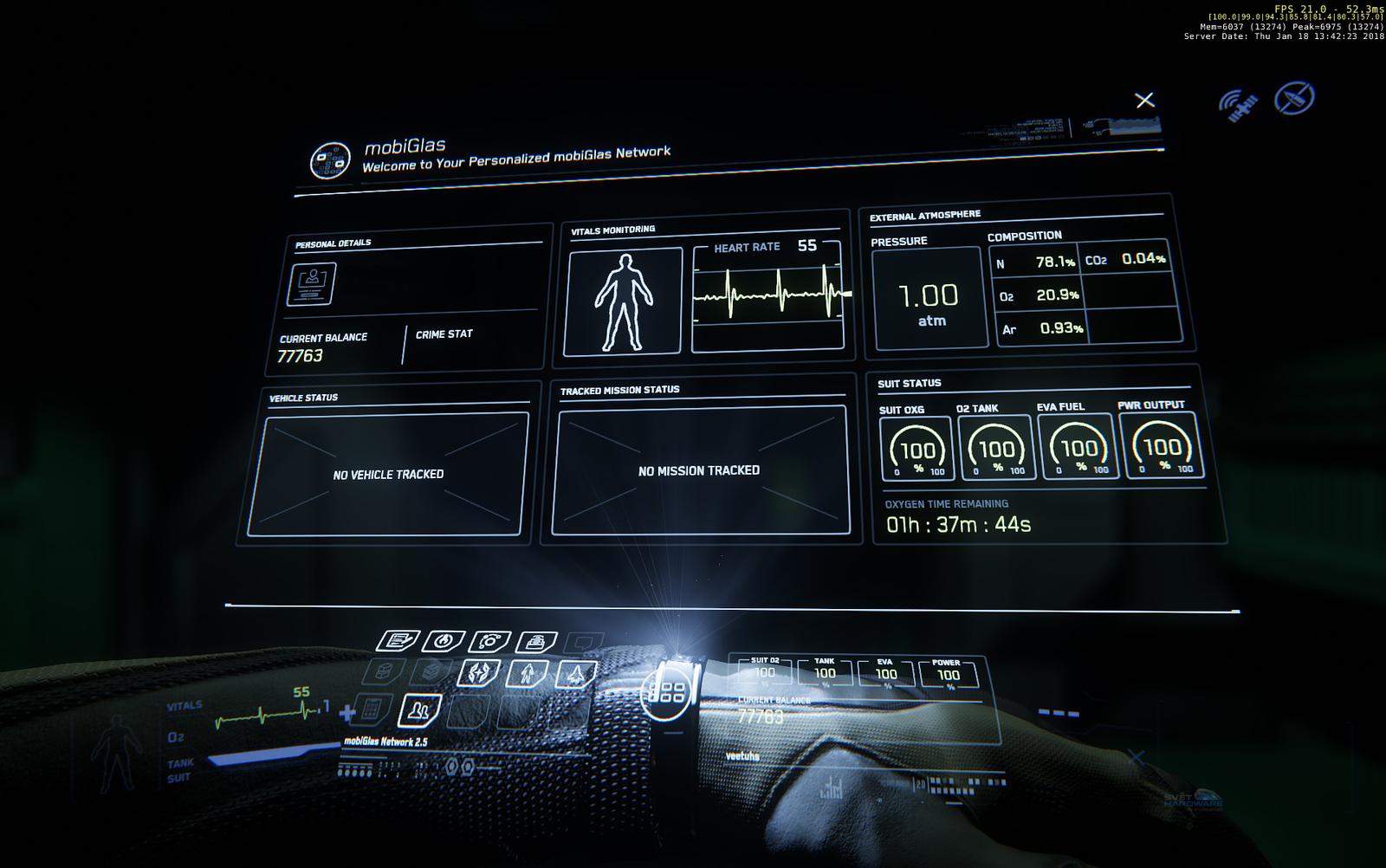This screenshot has height=868, width=1386.
Task: Open the chat bubble comms app
Action: [581, 642]
